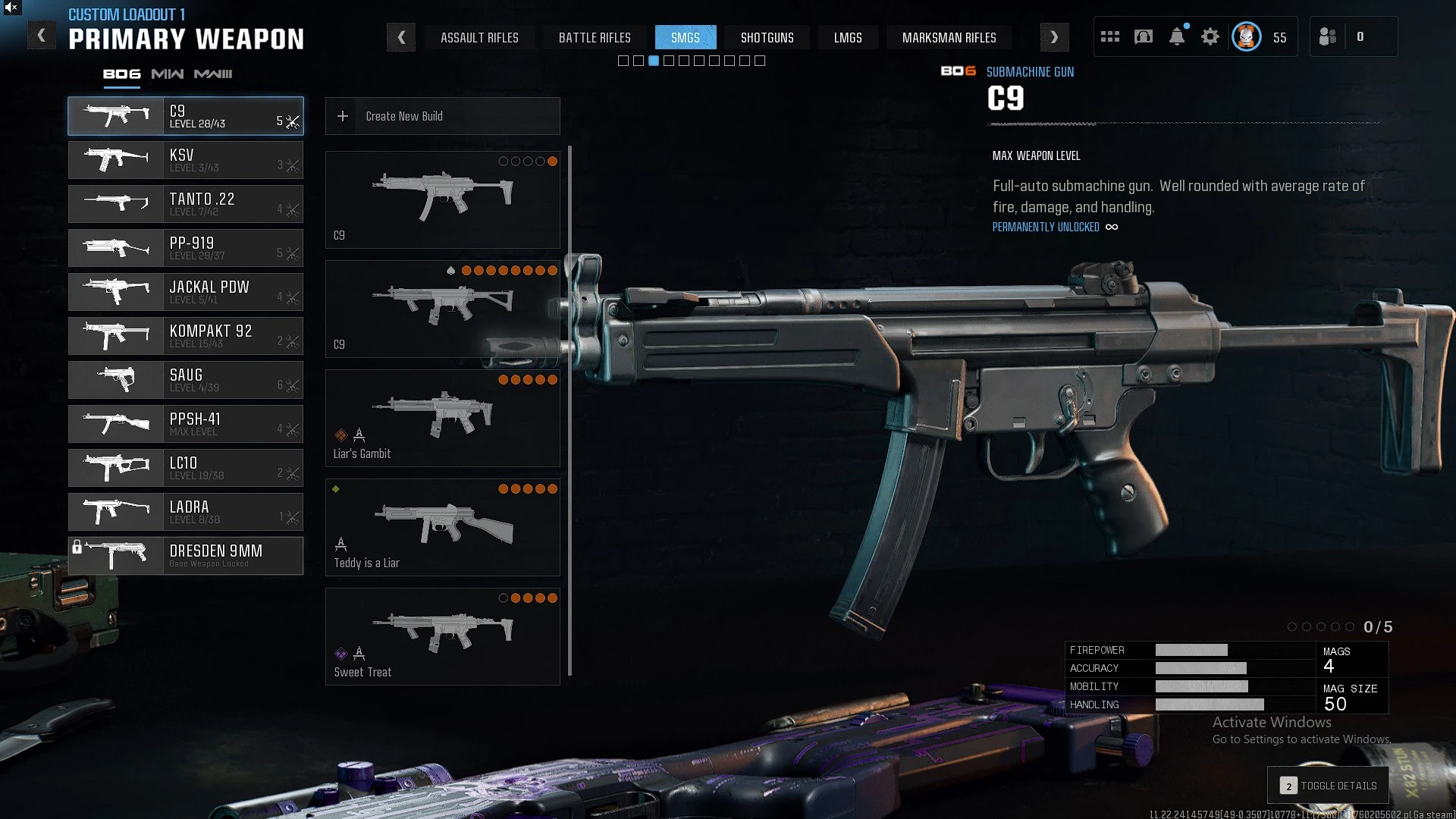Equip the Sweet Treat blueprint
The width and height of the screenshot is (1456, 819).
(x=443, y=636)
